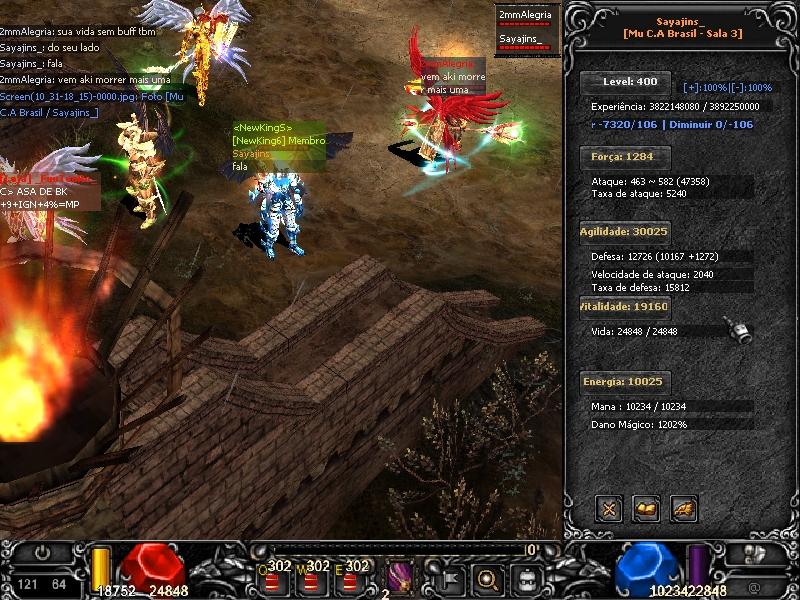800x600 pixels.
Task: Open the magnifying glass search icon
Action: pyautogui.click(x=488, y=578)
